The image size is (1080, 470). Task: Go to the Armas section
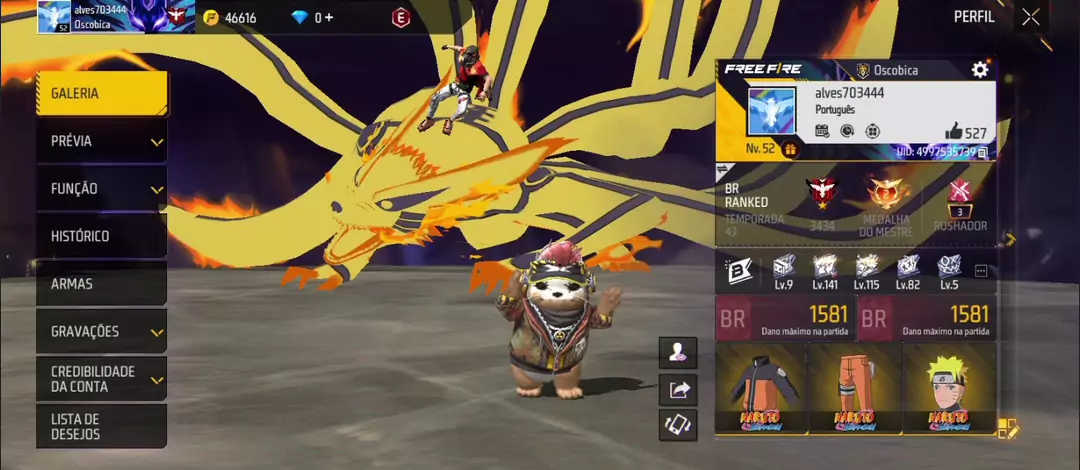101,284
